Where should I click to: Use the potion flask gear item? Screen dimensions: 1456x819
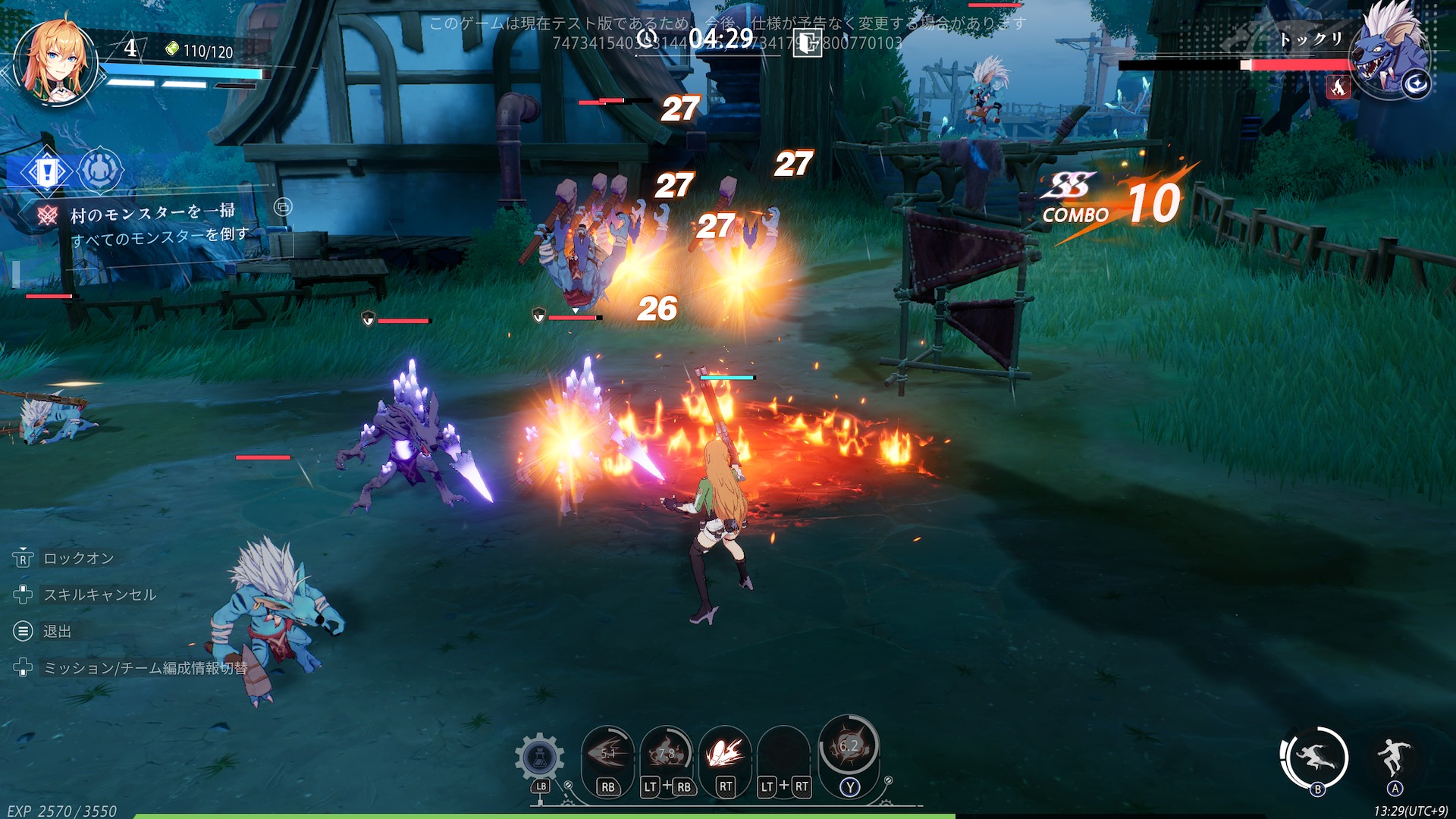point(539,758)
